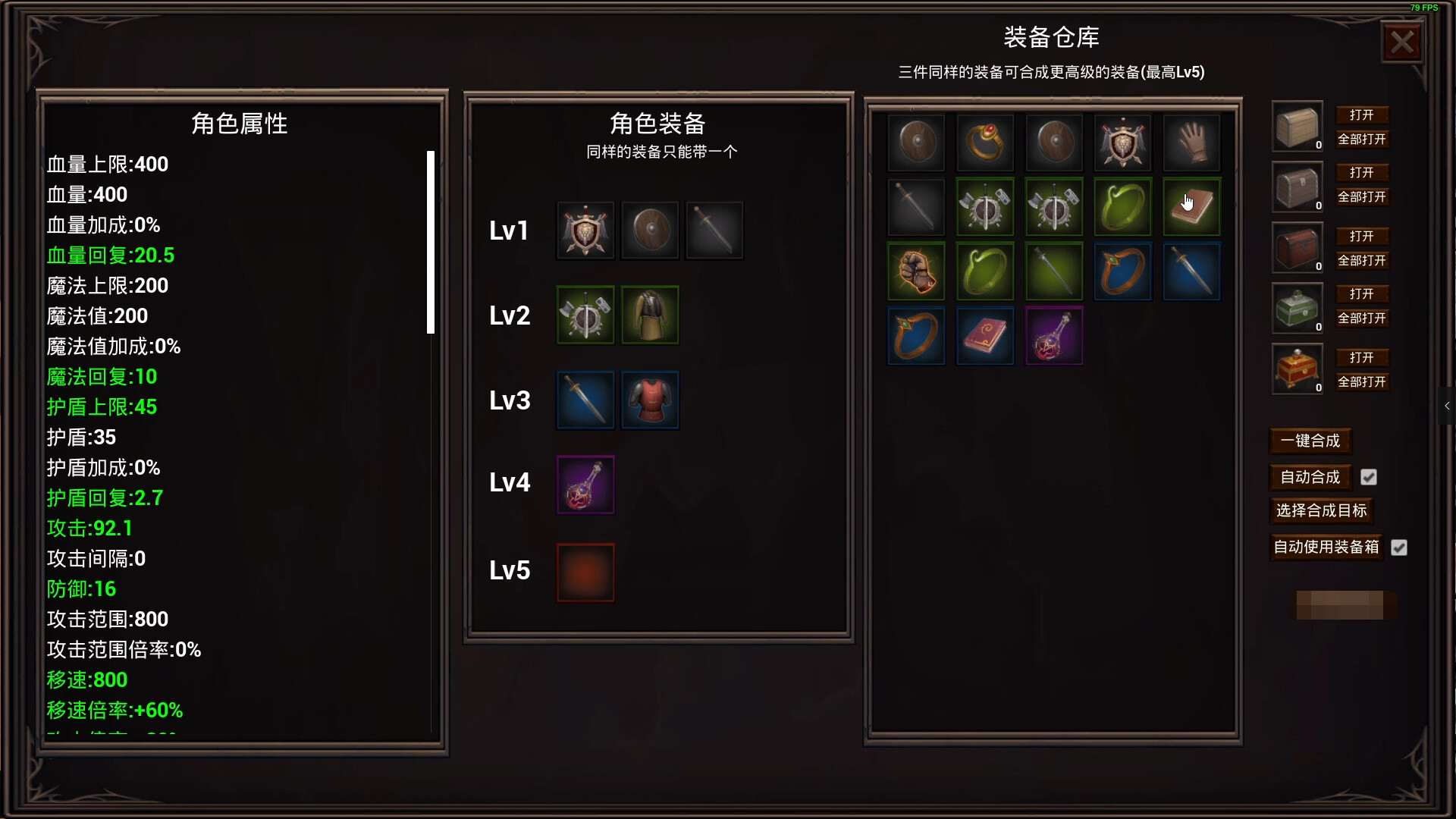Screen dimensions: 1456x819
Task: Click the 一键合成 button
Action: pos(1310,441)
